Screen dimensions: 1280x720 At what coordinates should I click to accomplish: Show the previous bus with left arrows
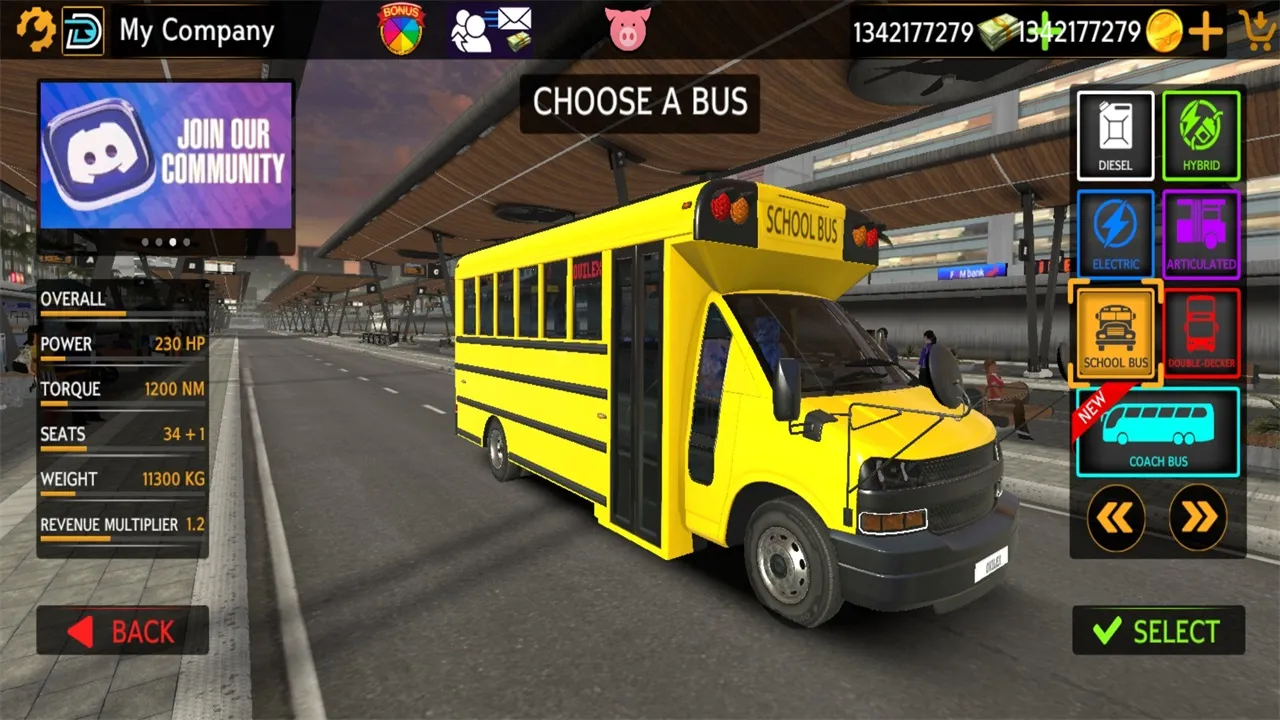[x=1116, y=517]
